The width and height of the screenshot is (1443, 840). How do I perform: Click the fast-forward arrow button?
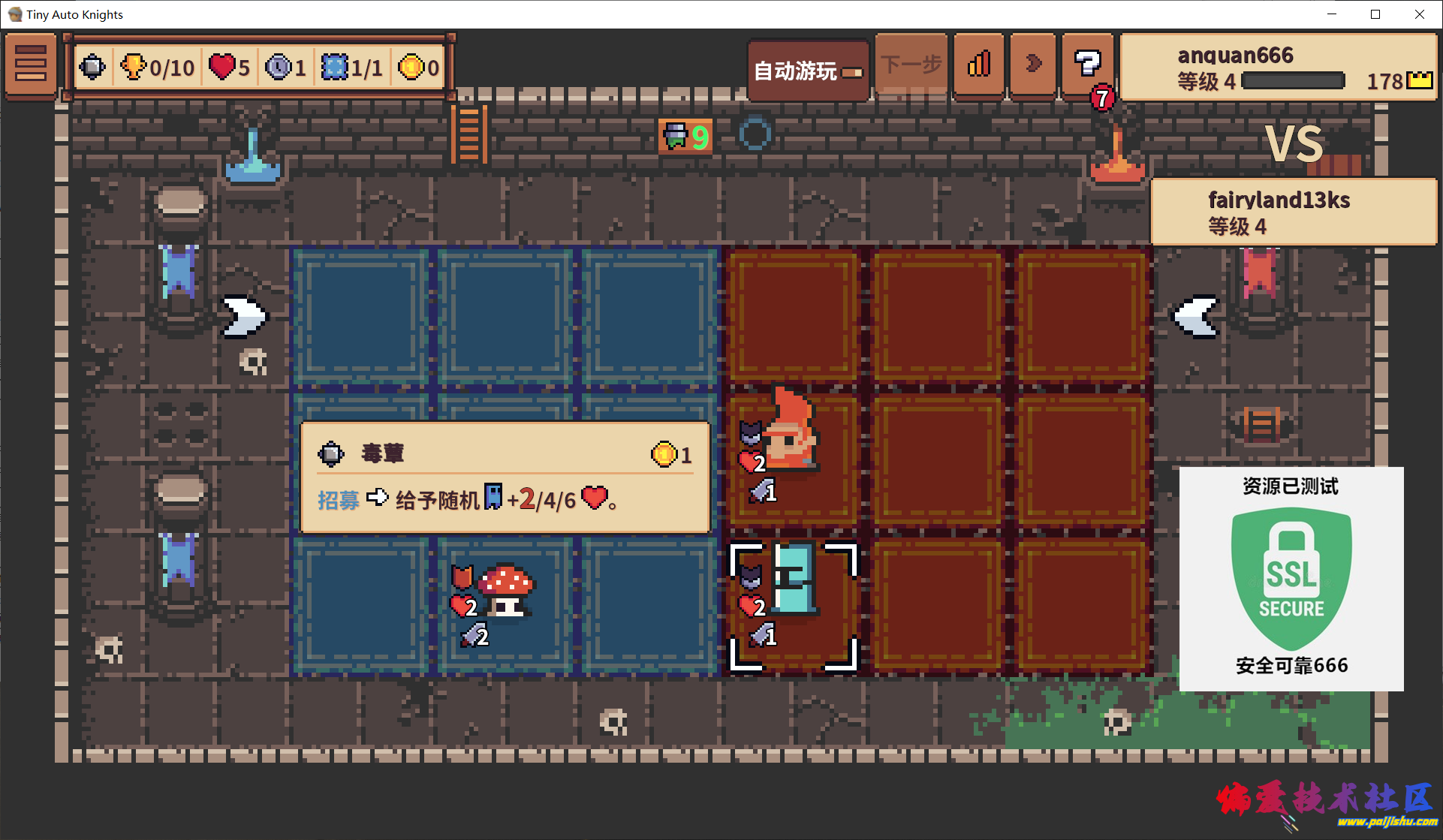(x=1033, y=65)
